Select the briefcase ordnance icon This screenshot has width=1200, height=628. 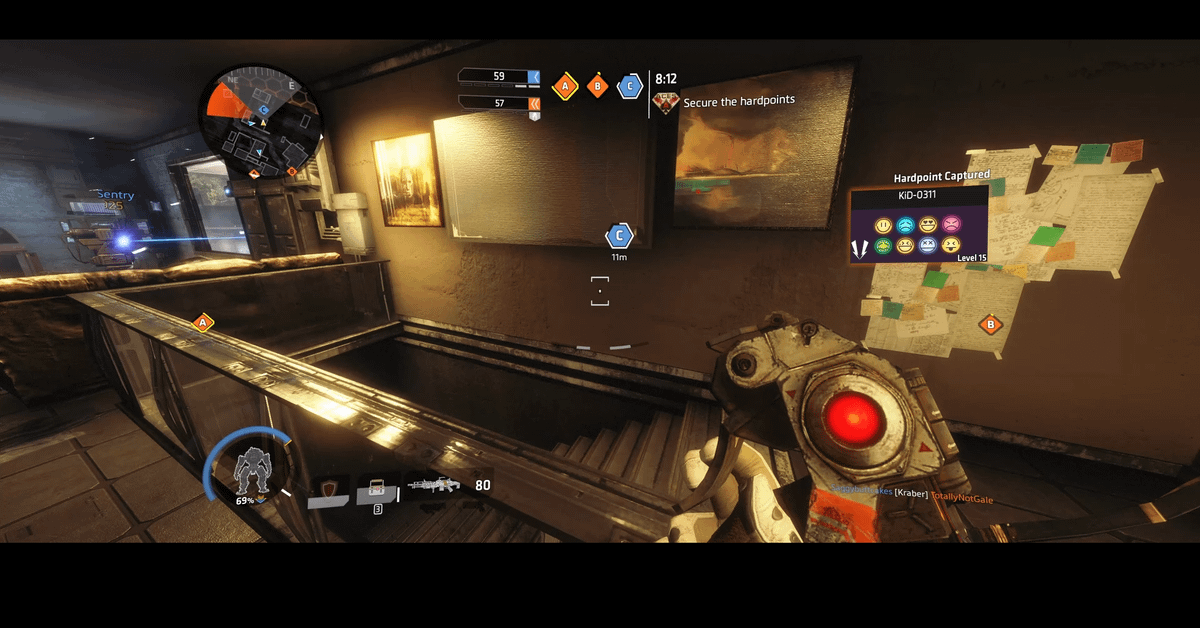(x=377, y=489)
